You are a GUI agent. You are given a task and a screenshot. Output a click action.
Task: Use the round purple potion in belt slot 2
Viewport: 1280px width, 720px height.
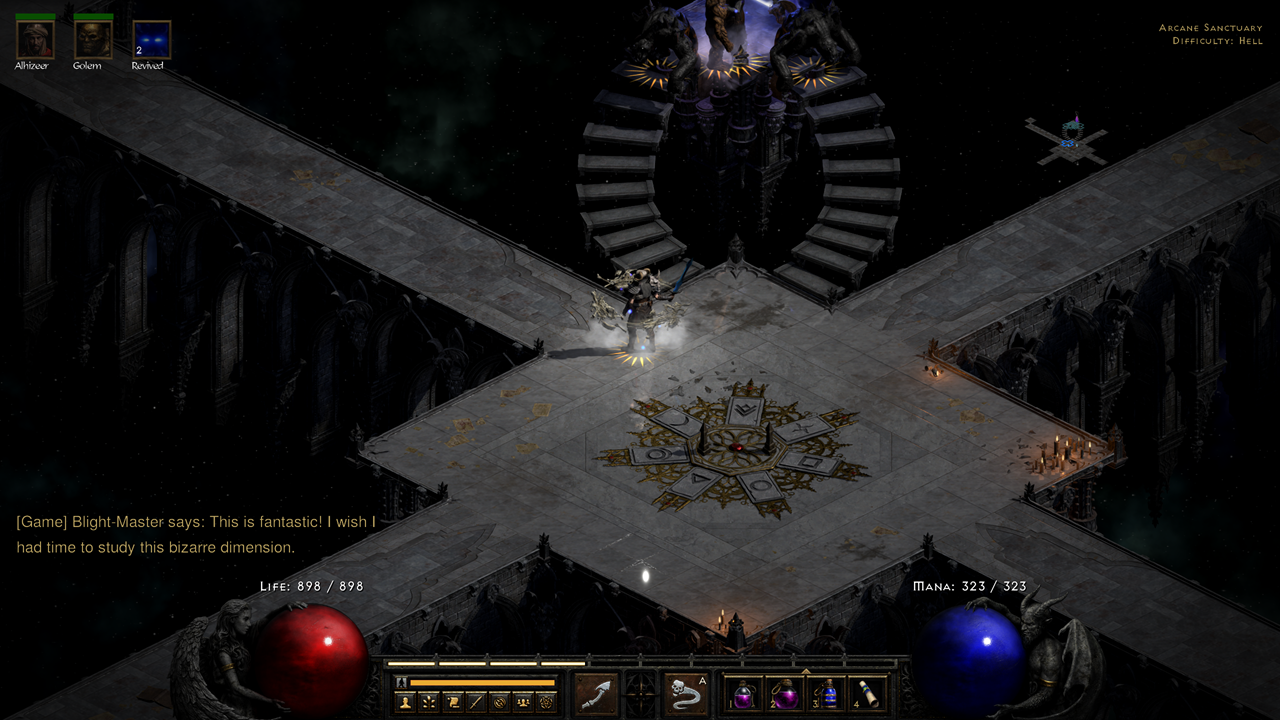click(785, 694)
